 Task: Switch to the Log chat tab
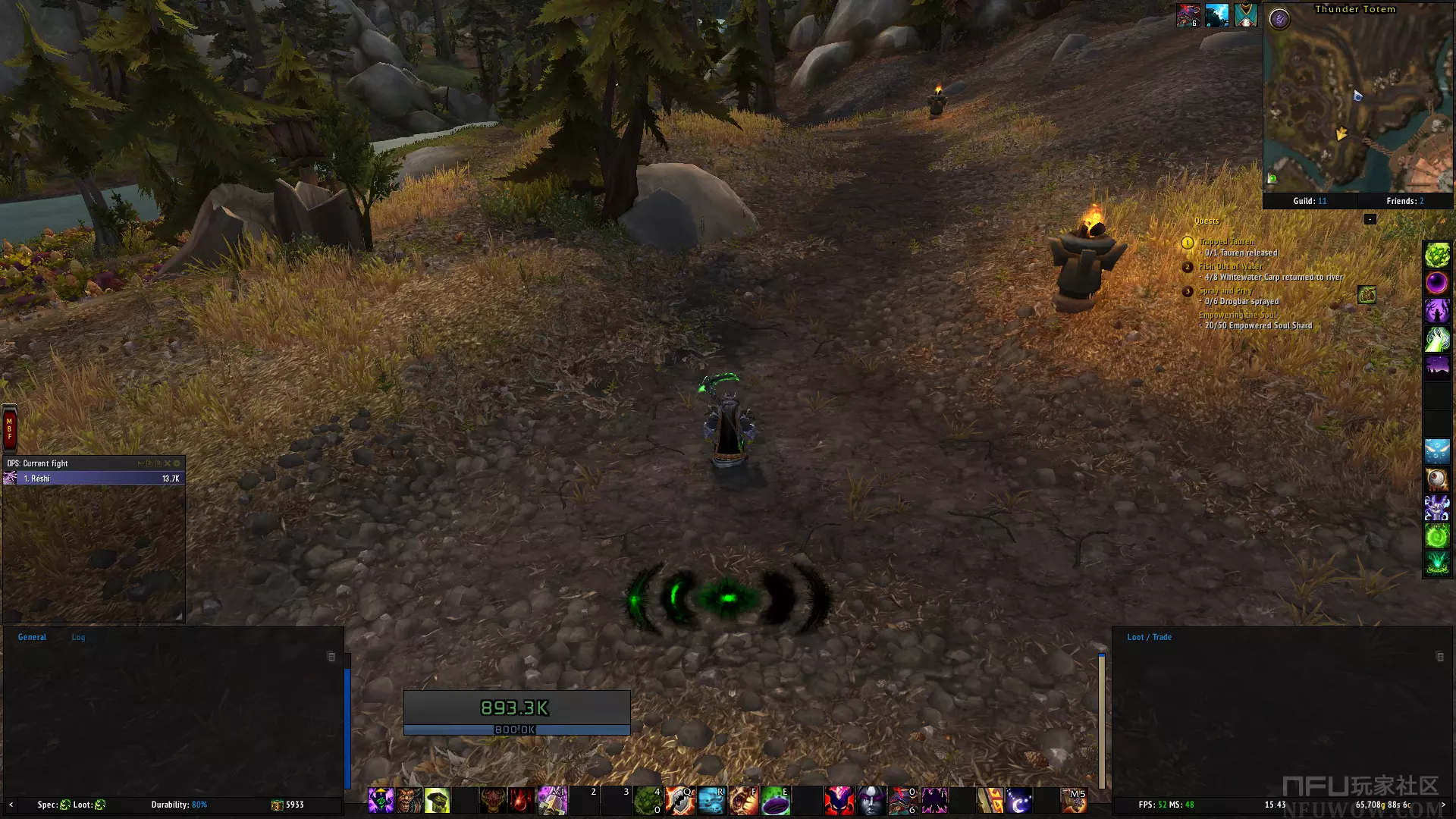pos(78,637)
